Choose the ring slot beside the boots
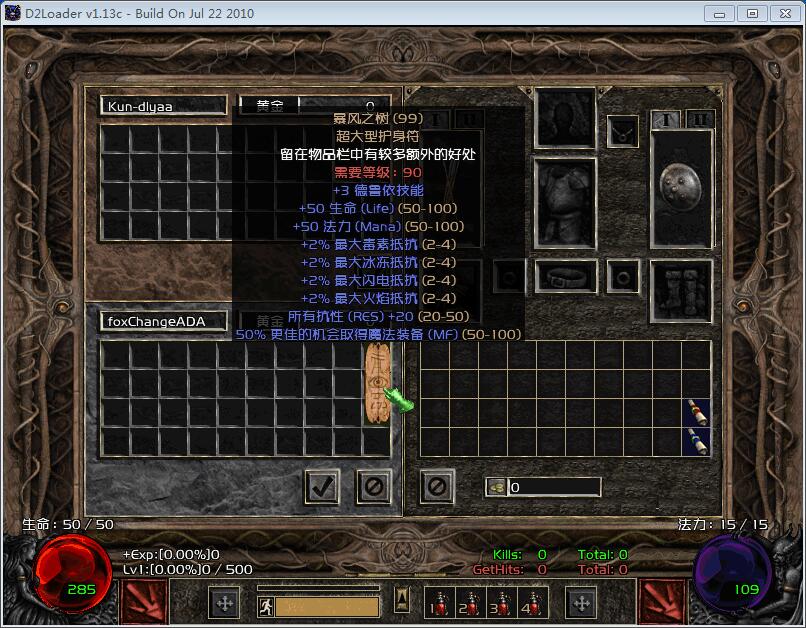This screenshot has width=806, height=628. click(x=624, y=276)
